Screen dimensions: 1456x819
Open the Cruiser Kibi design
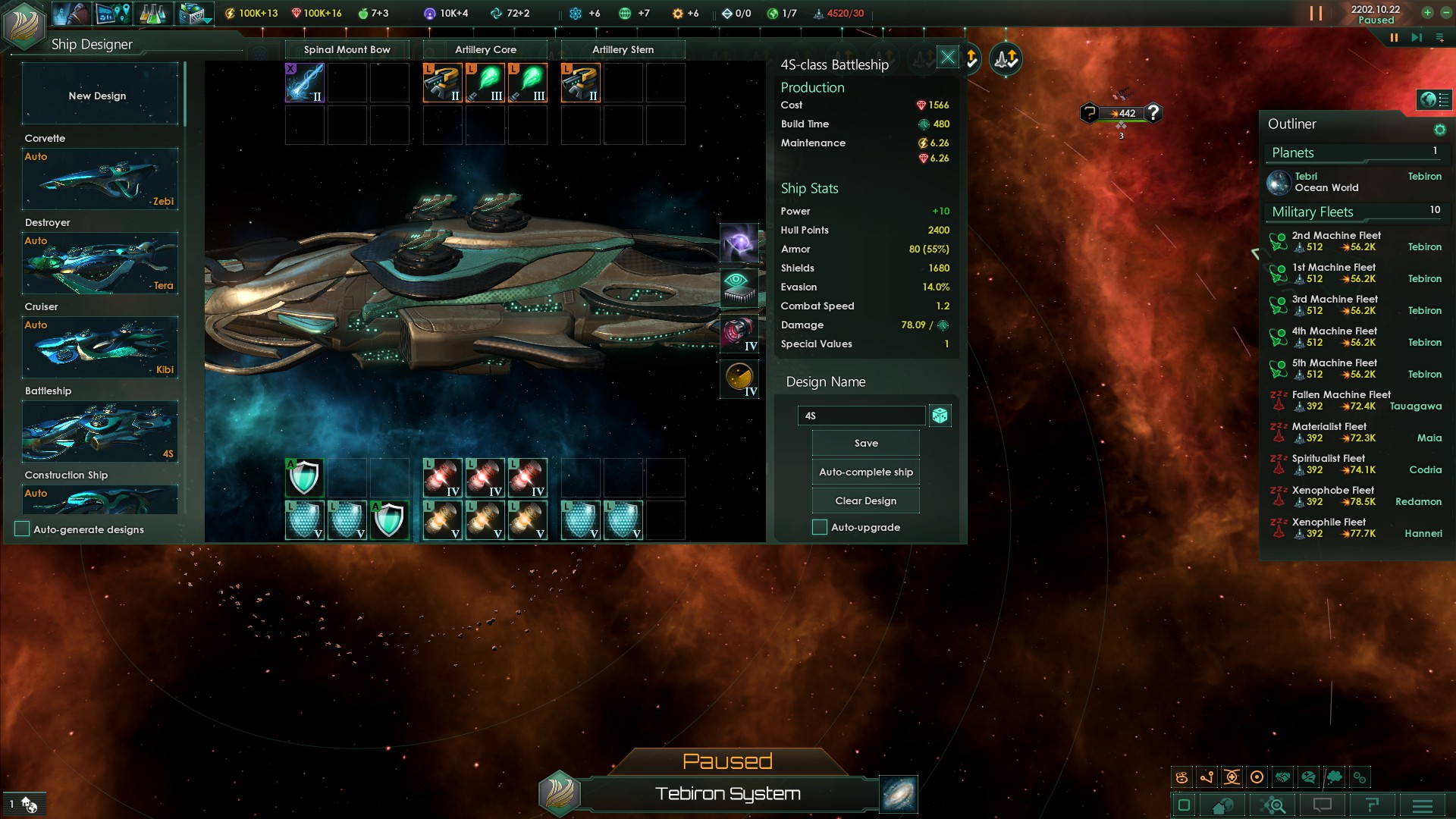pos(99,347)
